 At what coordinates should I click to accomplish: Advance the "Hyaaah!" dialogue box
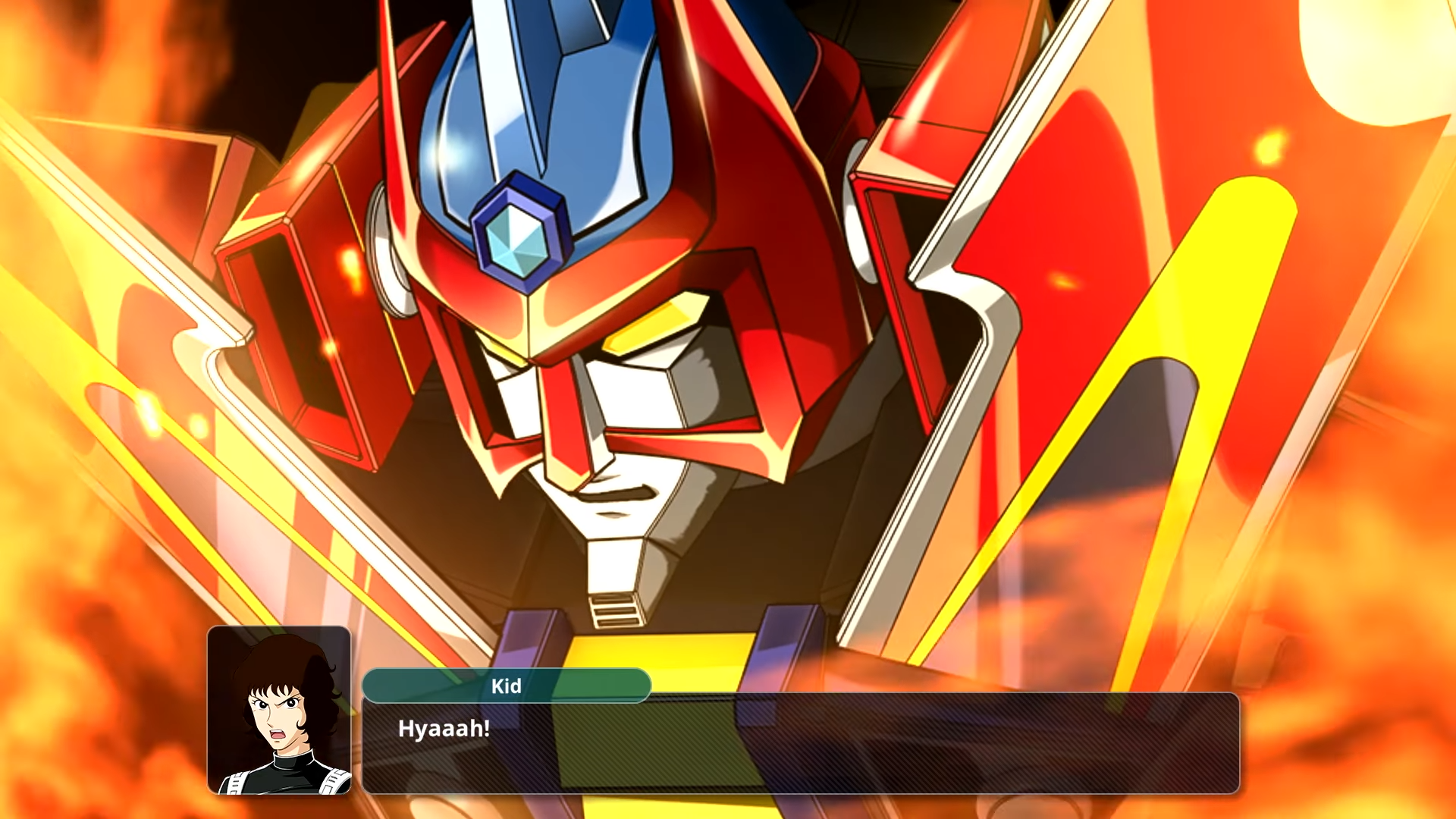click(800, 743)
